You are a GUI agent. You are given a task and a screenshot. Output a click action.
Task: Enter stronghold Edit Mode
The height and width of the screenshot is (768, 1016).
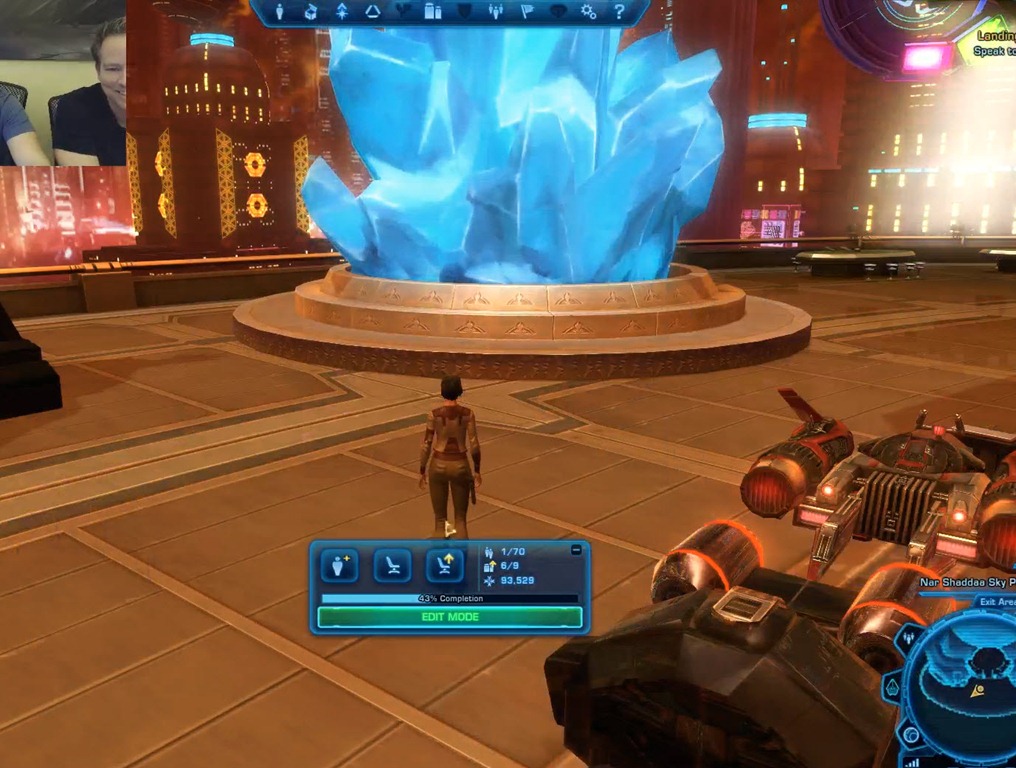click(x=449, y=617)
